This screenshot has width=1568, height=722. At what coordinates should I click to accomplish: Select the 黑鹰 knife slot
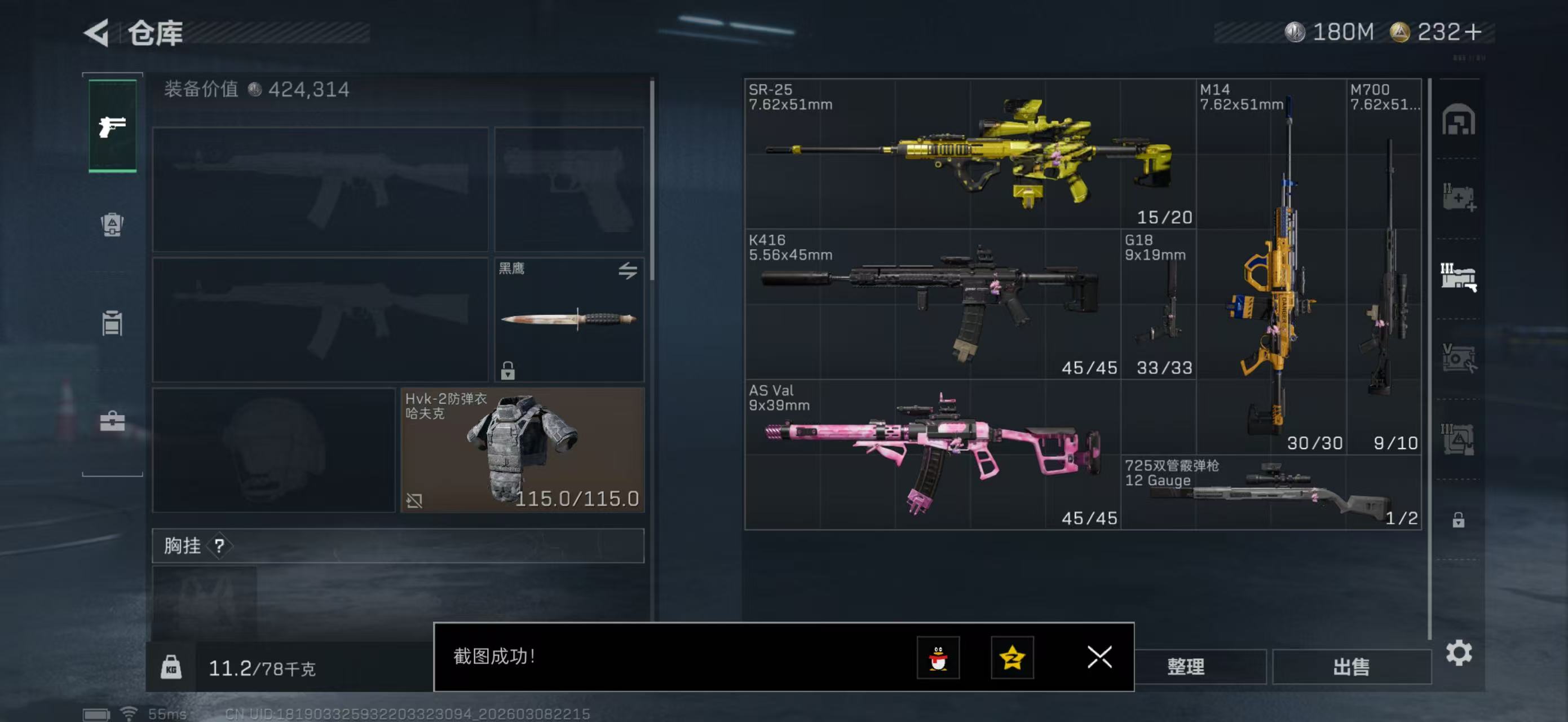coord(568,320)
